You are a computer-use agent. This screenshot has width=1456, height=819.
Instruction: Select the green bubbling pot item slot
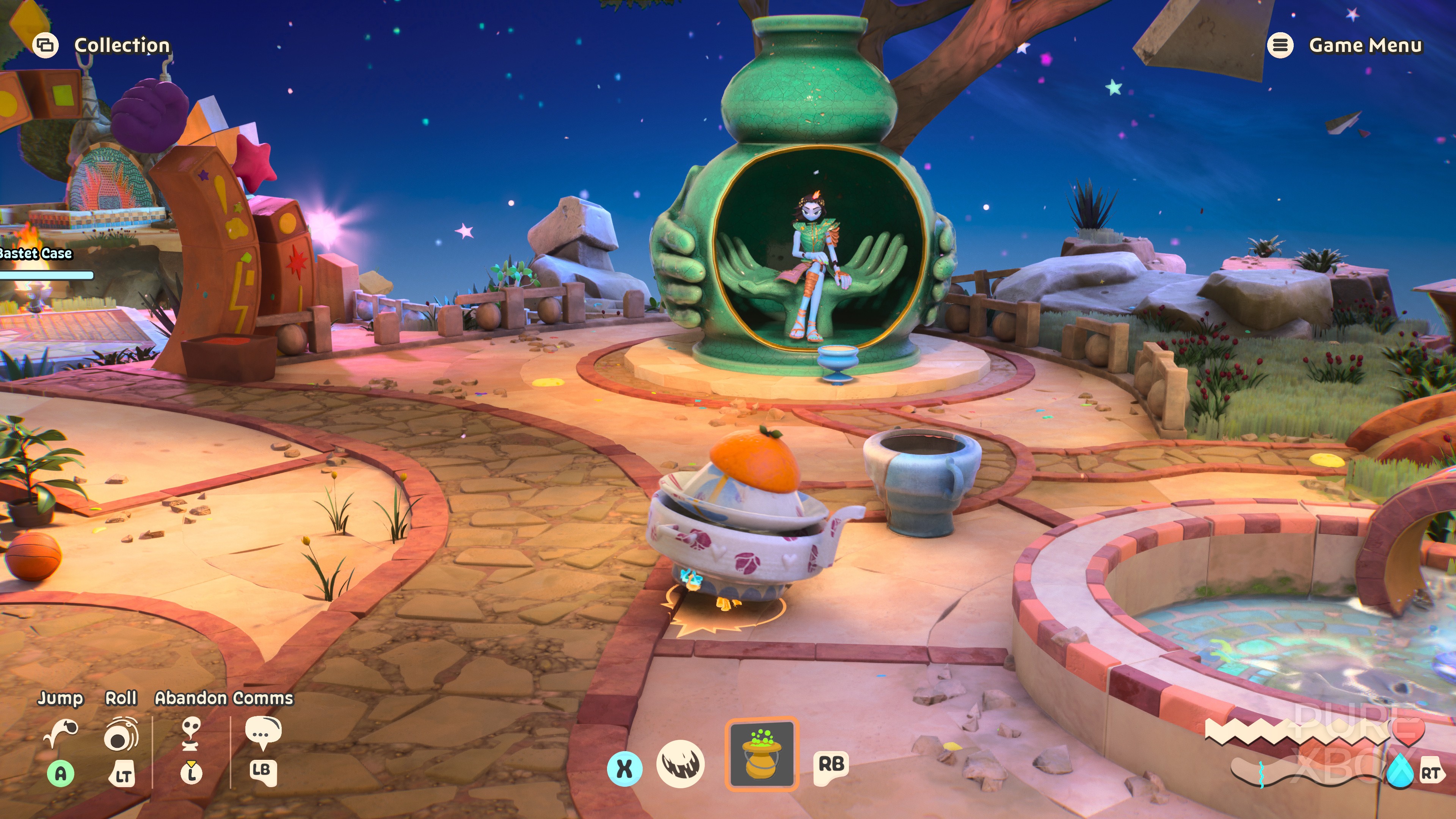[761, 753]
